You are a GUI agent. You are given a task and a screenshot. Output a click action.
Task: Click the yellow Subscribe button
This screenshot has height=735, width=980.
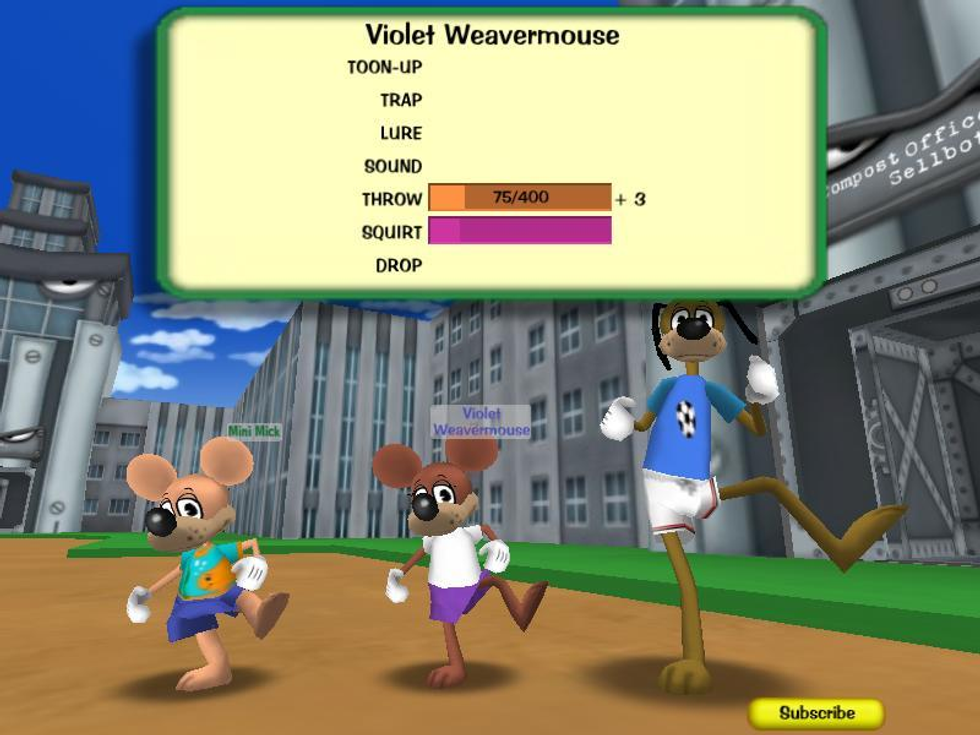pyautogui.click(x=817, y=713)
